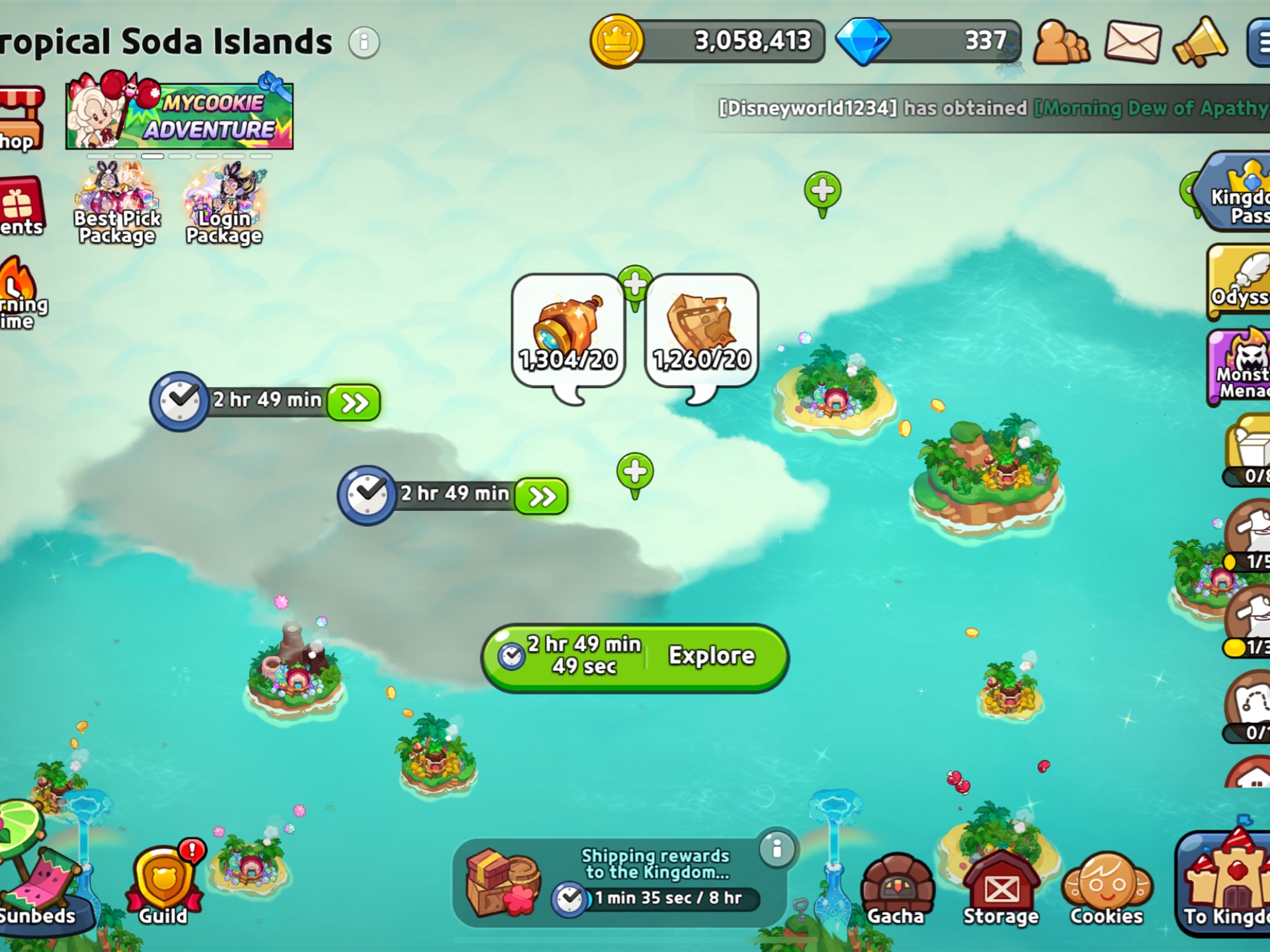Open the friends list icon
1270x952 pixels.
pyautogui.click(x=1061, y=42)
